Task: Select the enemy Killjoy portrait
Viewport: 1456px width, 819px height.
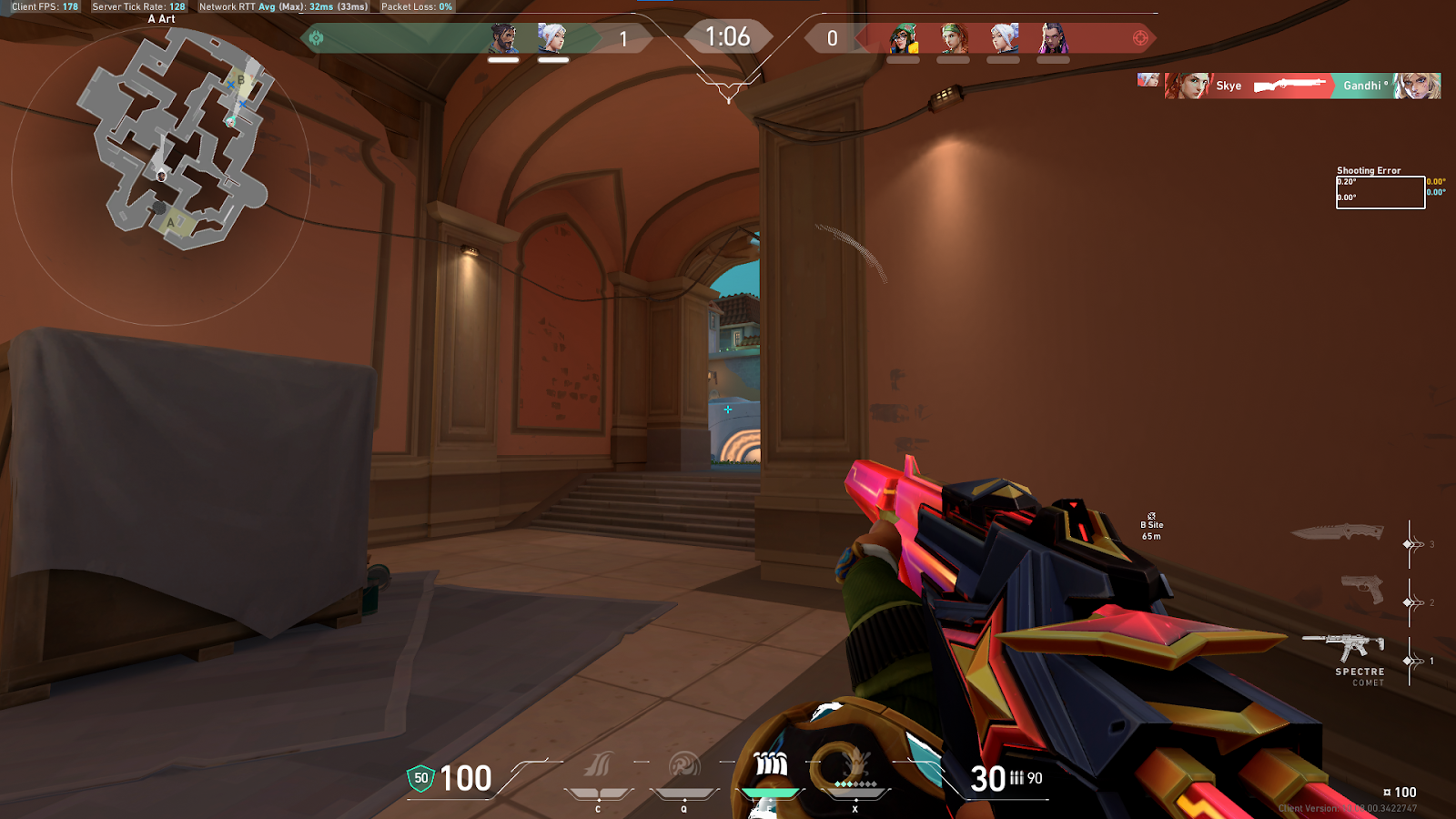Action: [x=904, y=38]
